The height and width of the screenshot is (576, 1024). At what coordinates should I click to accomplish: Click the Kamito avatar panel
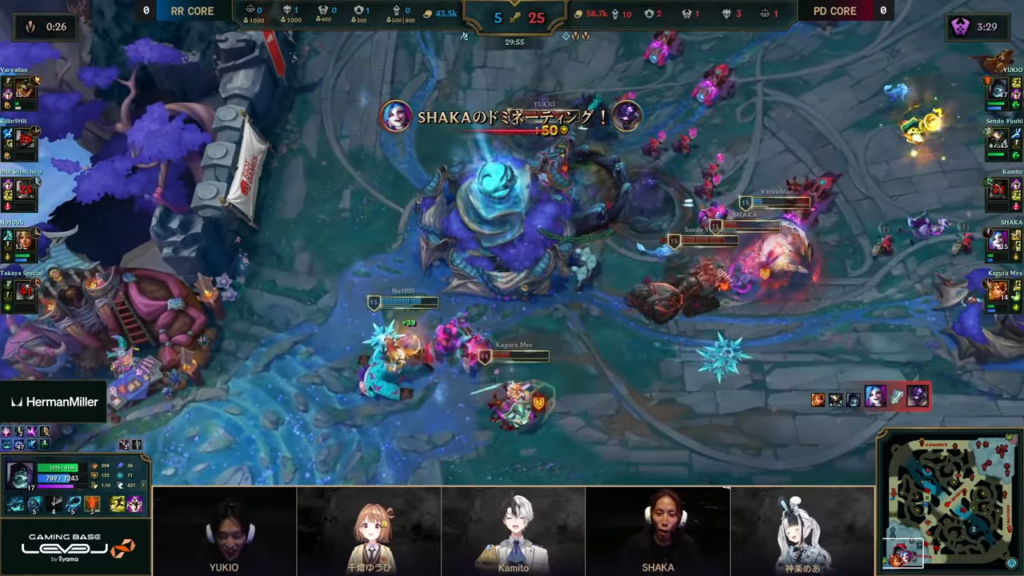(513, 530)
